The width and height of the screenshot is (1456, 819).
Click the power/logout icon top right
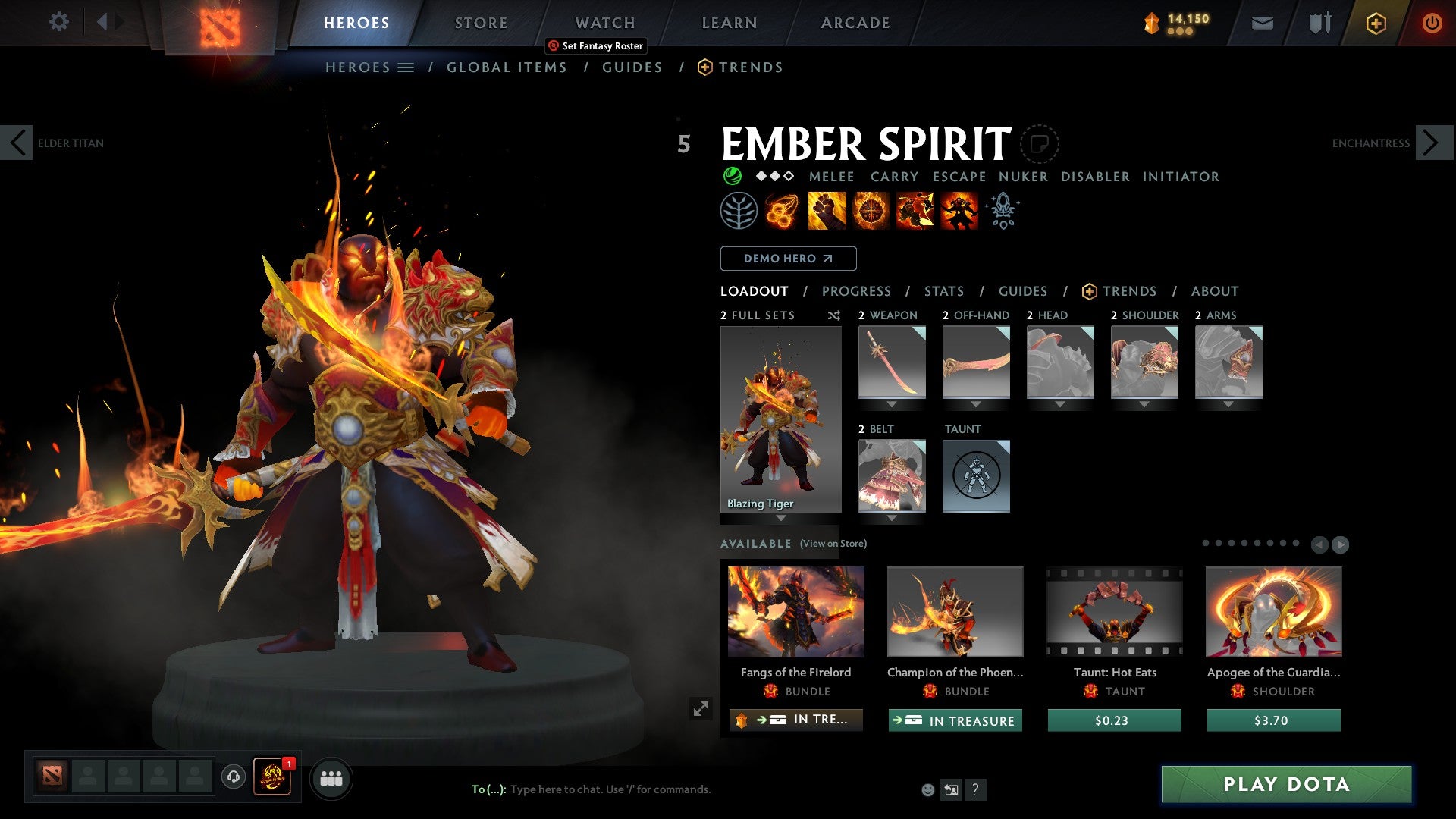1432,23
